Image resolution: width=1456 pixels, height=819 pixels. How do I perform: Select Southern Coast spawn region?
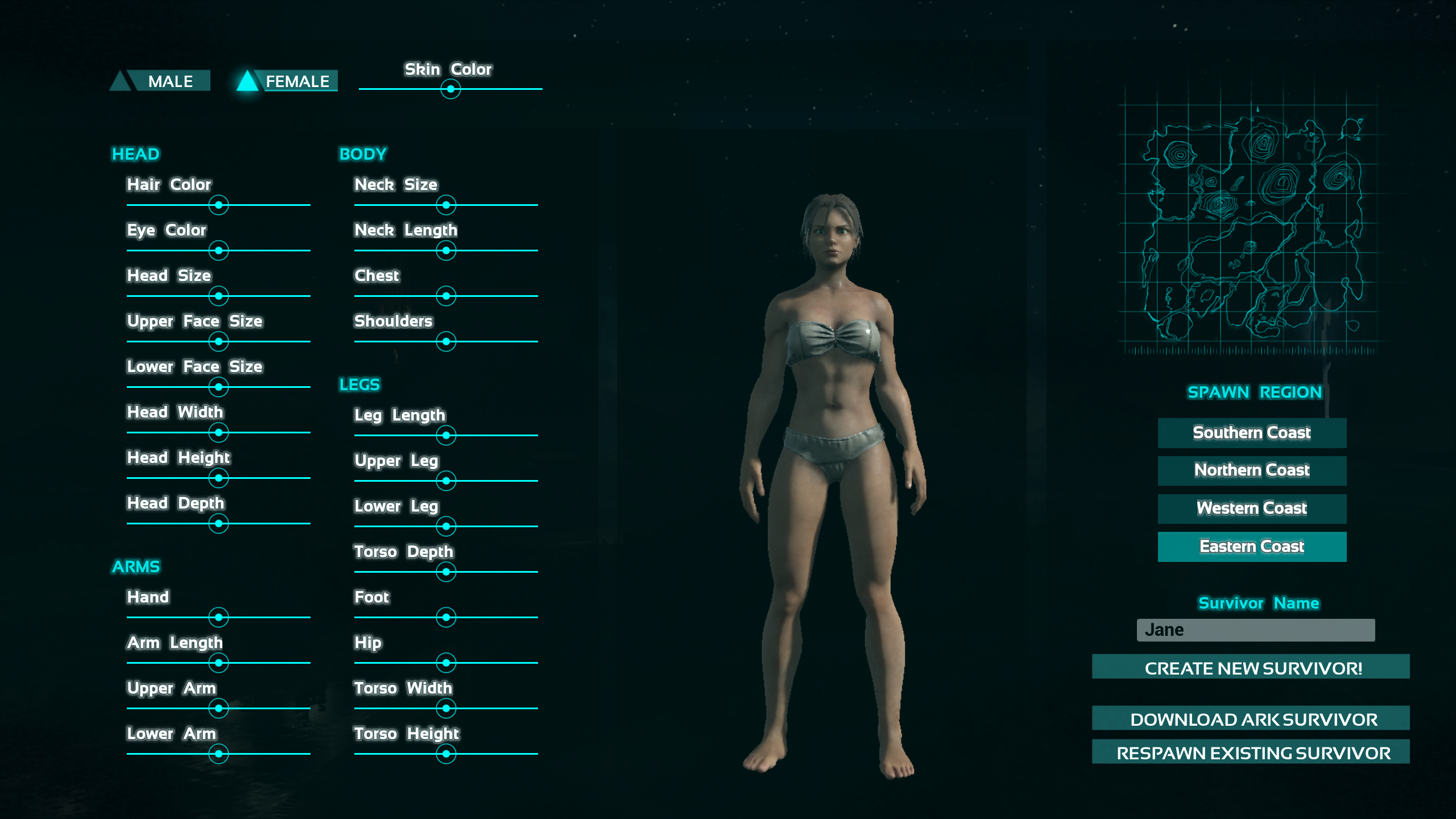pos(1252,433)
